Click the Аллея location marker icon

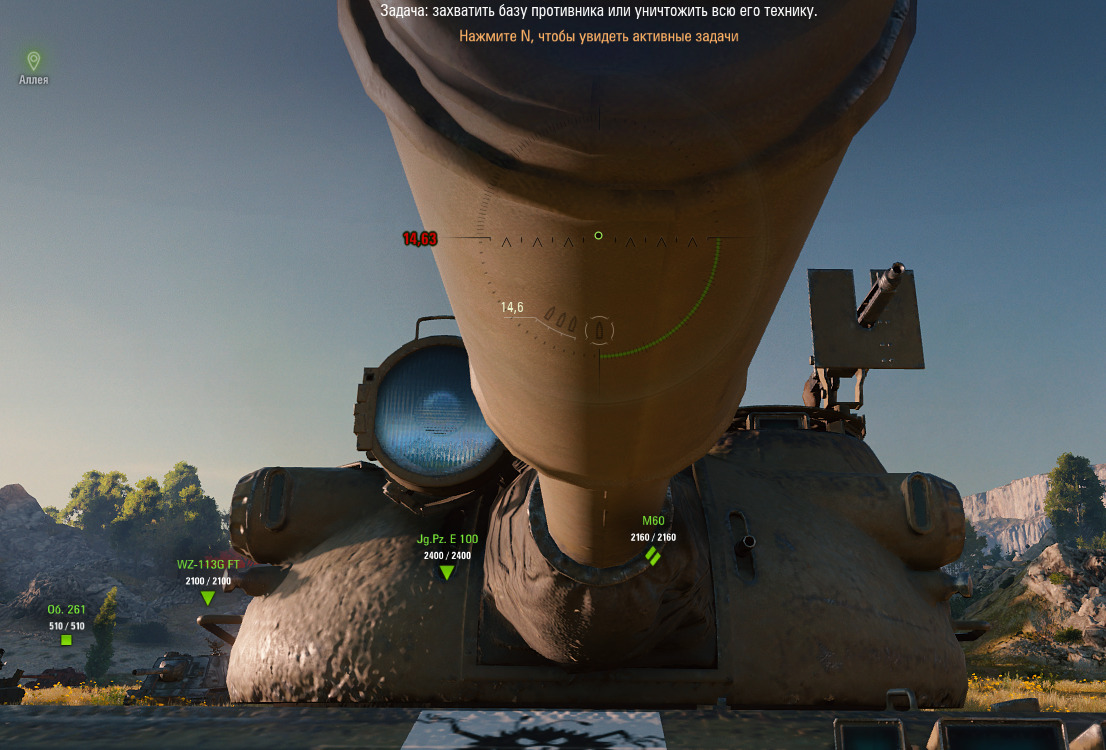(x=33, y=61)
